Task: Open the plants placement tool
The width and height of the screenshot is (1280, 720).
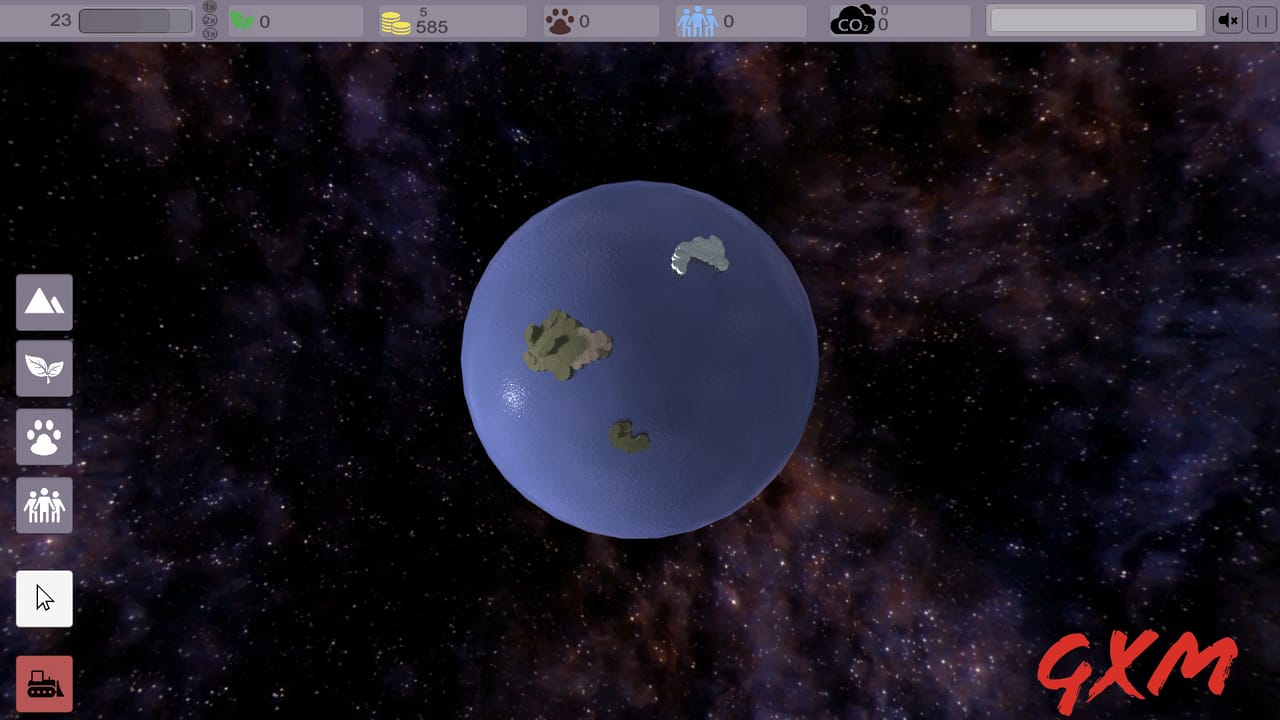Action: pyautogui.click(x=44, y=369)
